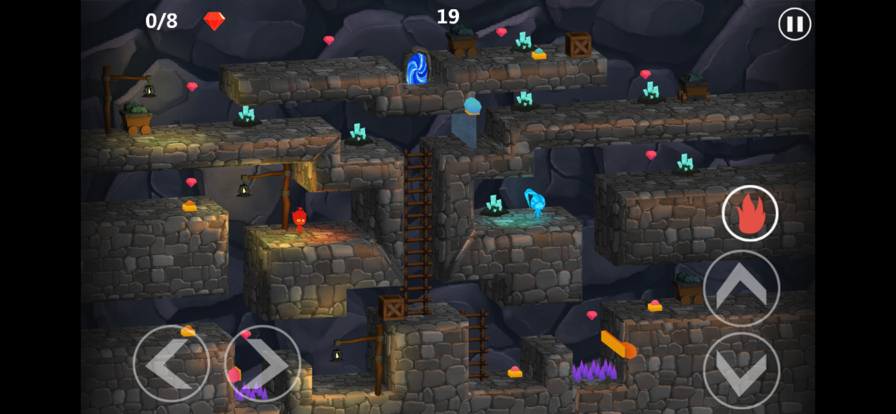Switch character with the red flame button
This screenshot has width=896, height=414.
[750, 213]
